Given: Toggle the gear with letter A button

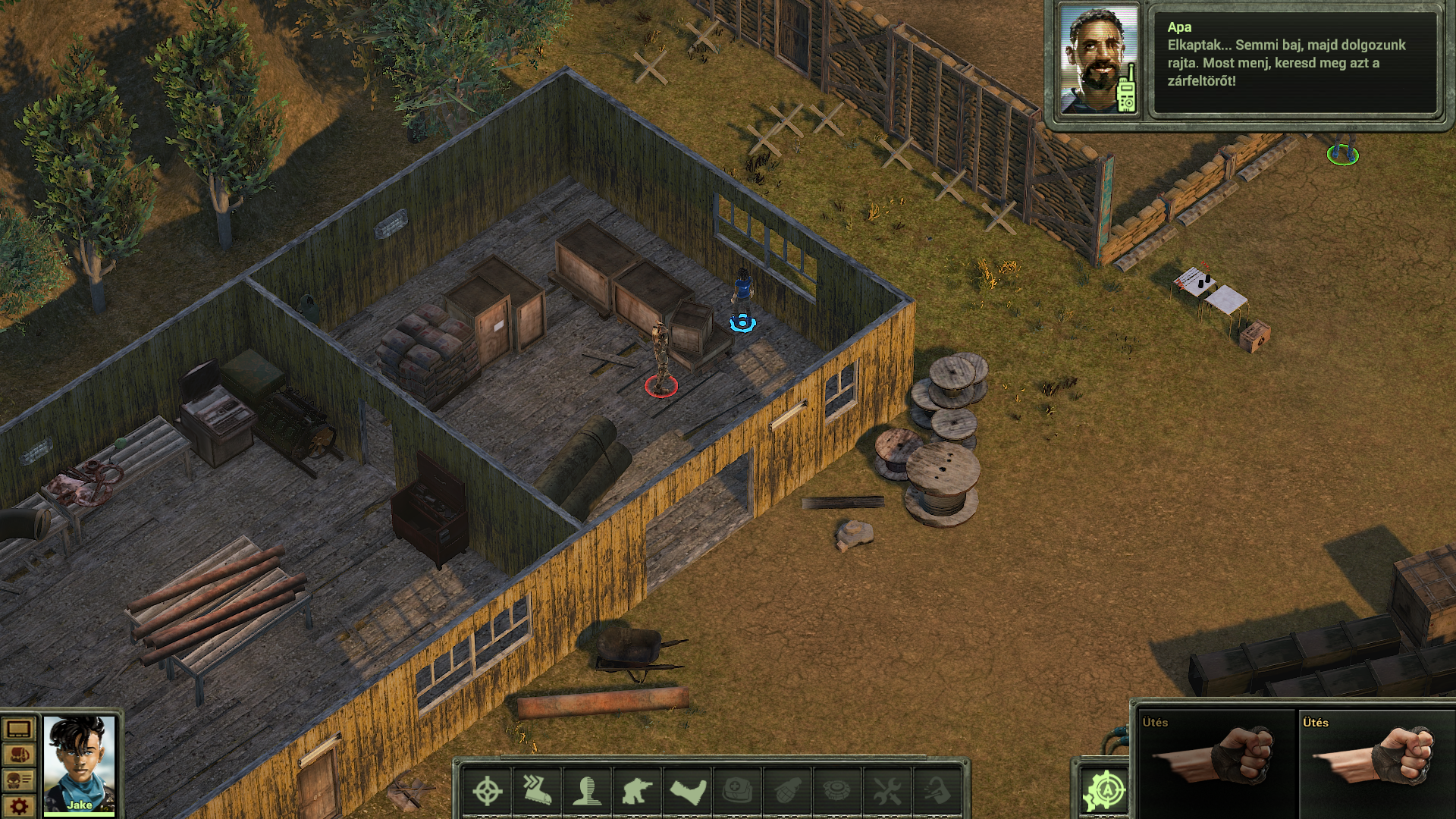Looking at the screenshot, I should click(1105, 792).
